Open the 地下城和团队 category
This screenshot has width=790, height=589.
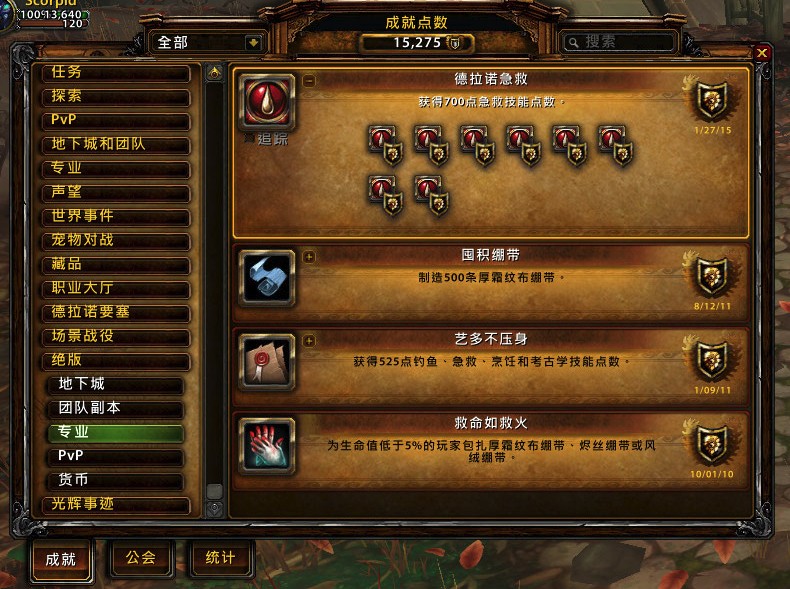pos(115,144)
